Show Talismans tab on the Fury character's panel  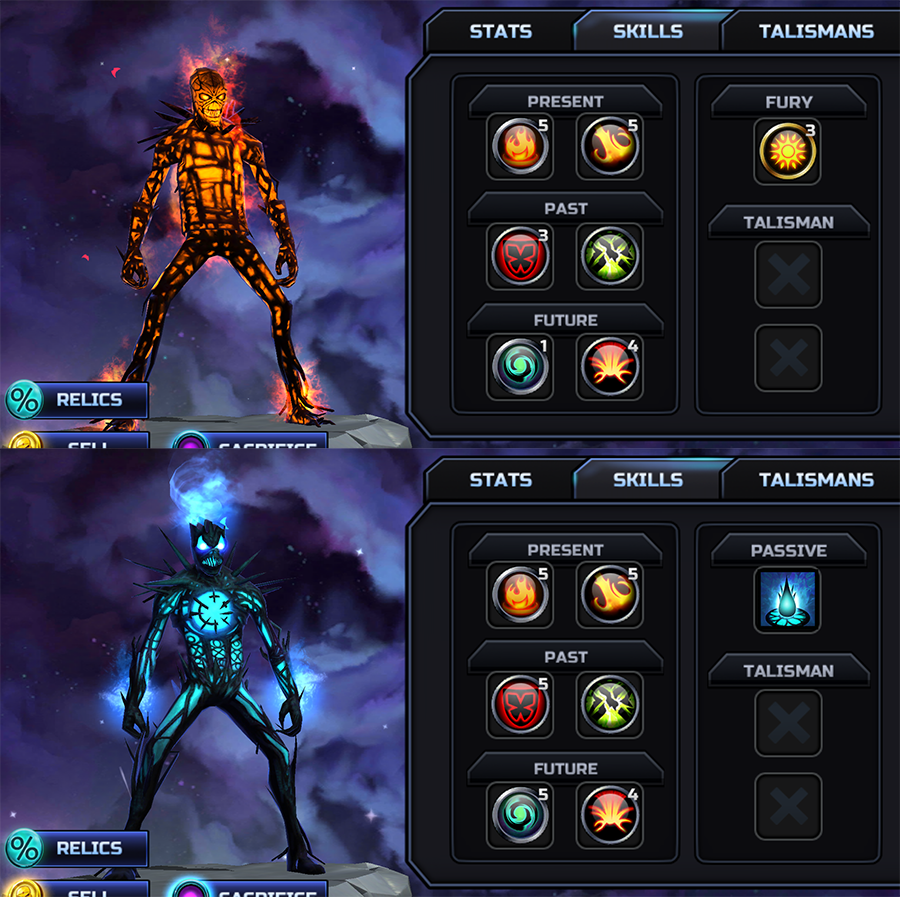[815, 31]
